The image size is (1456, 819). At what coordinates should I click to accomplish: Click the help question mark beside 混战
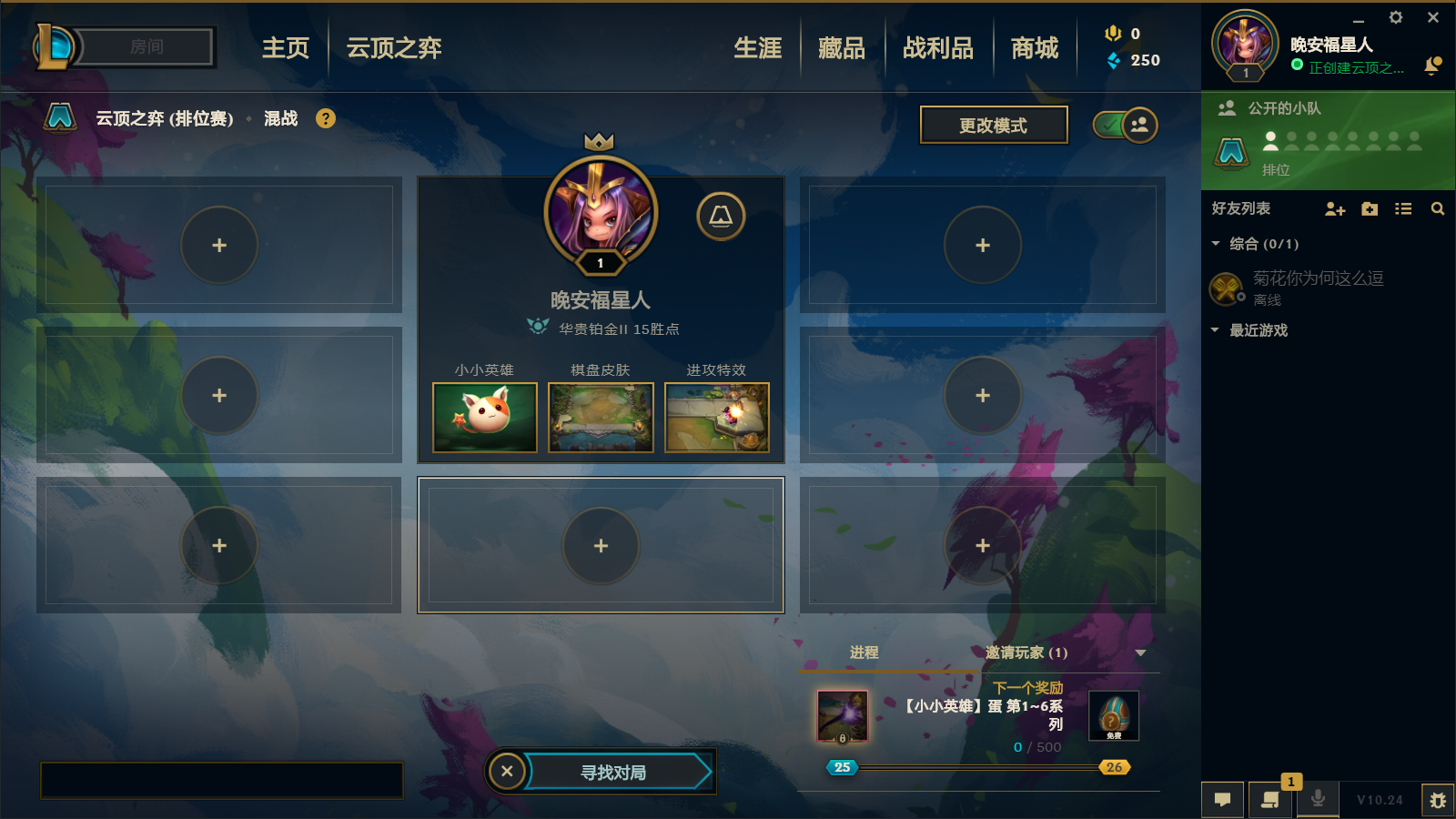(326, 118)
